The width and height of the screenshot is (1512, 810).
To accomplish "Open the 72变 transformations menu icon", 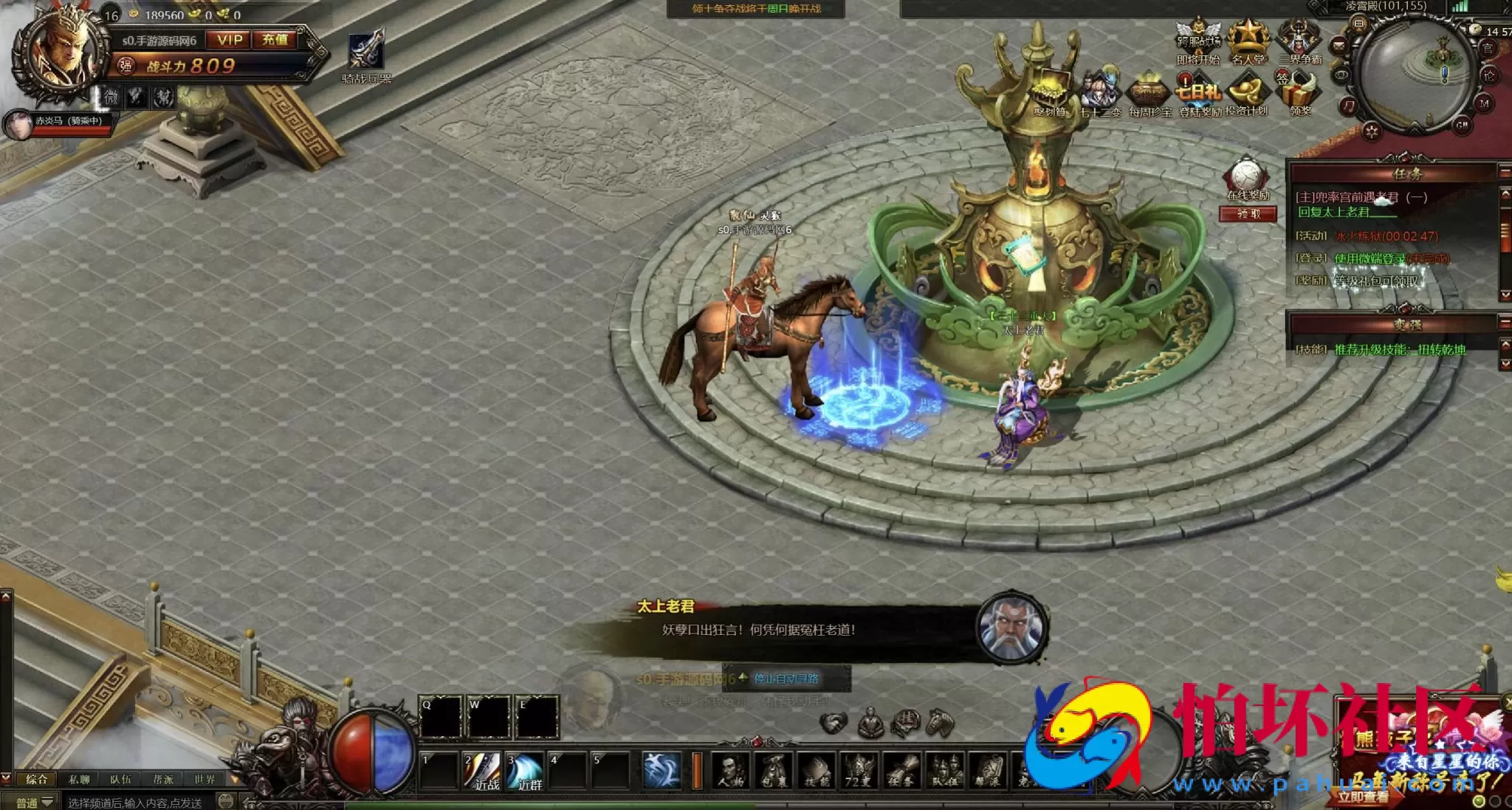I will (858, 770).
